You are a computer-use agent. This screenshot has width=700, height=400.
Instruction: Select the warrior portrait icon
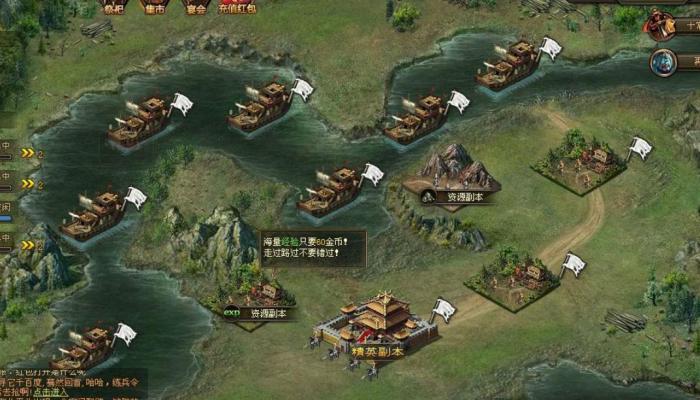pos(662,25)
